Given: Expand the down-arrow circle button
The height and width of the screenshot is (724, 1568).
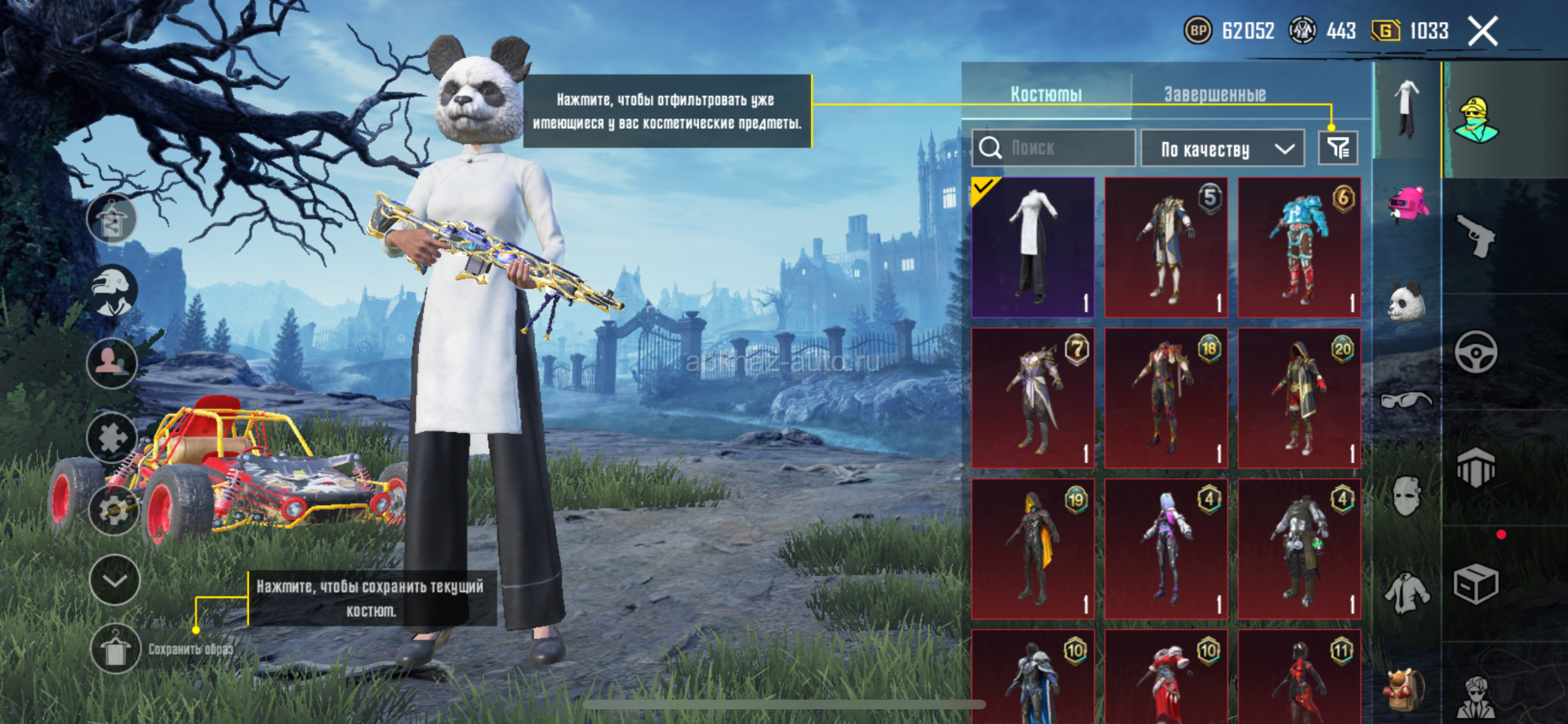Looking at the screenshot, I should click(x=114, y=580).
